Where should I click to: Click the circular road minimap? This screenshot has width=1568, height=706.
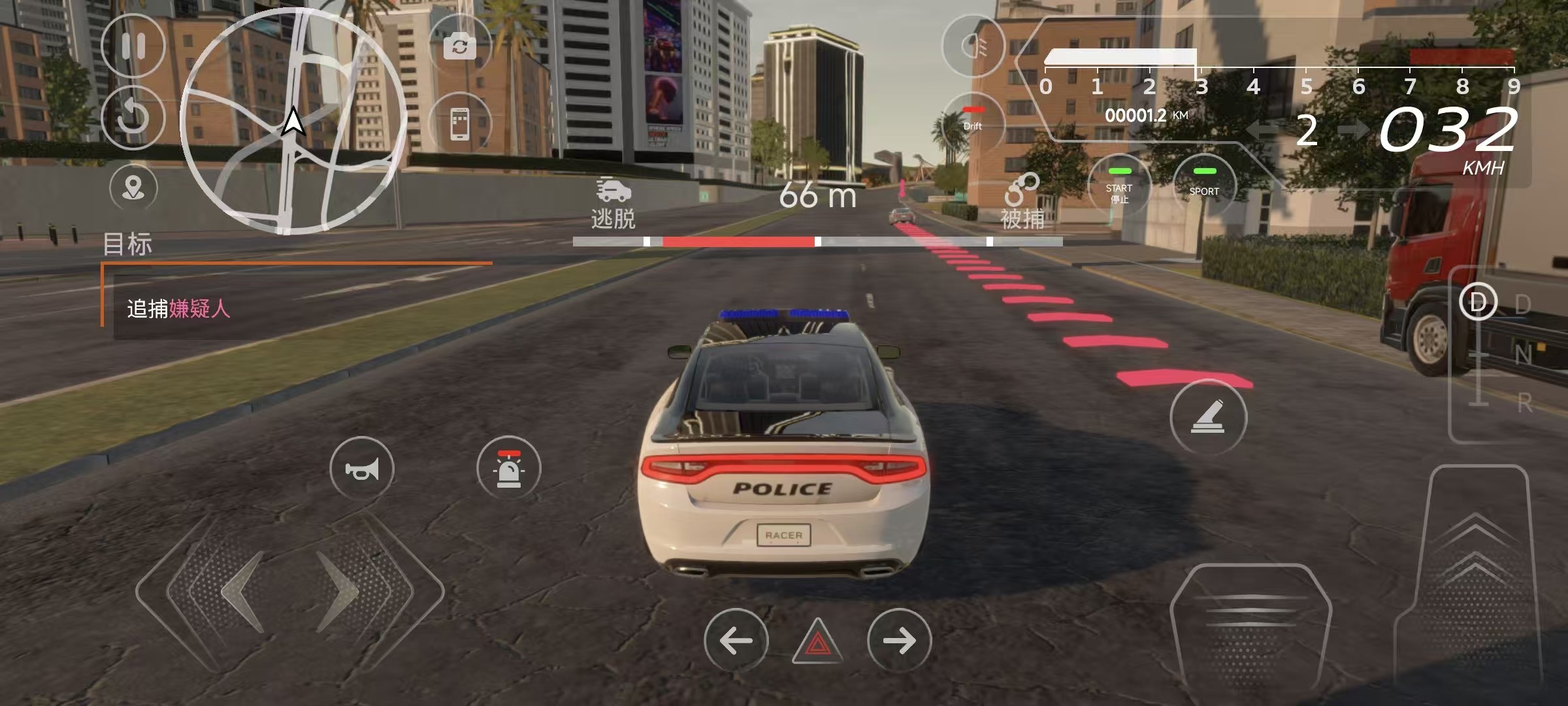click(293, 121)
